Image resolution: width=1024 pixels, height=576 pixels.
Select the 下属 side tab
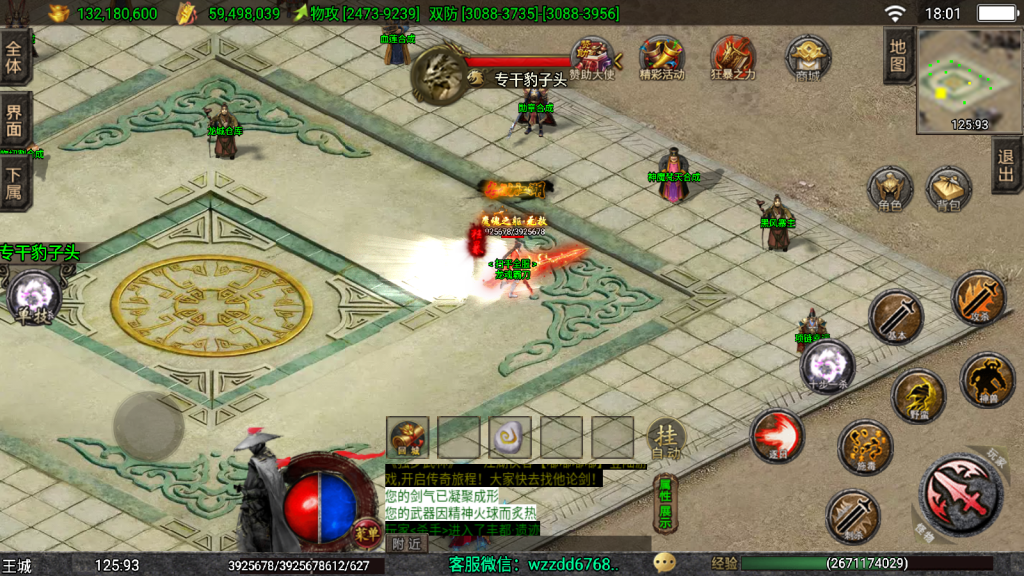[x=15, y=183]
